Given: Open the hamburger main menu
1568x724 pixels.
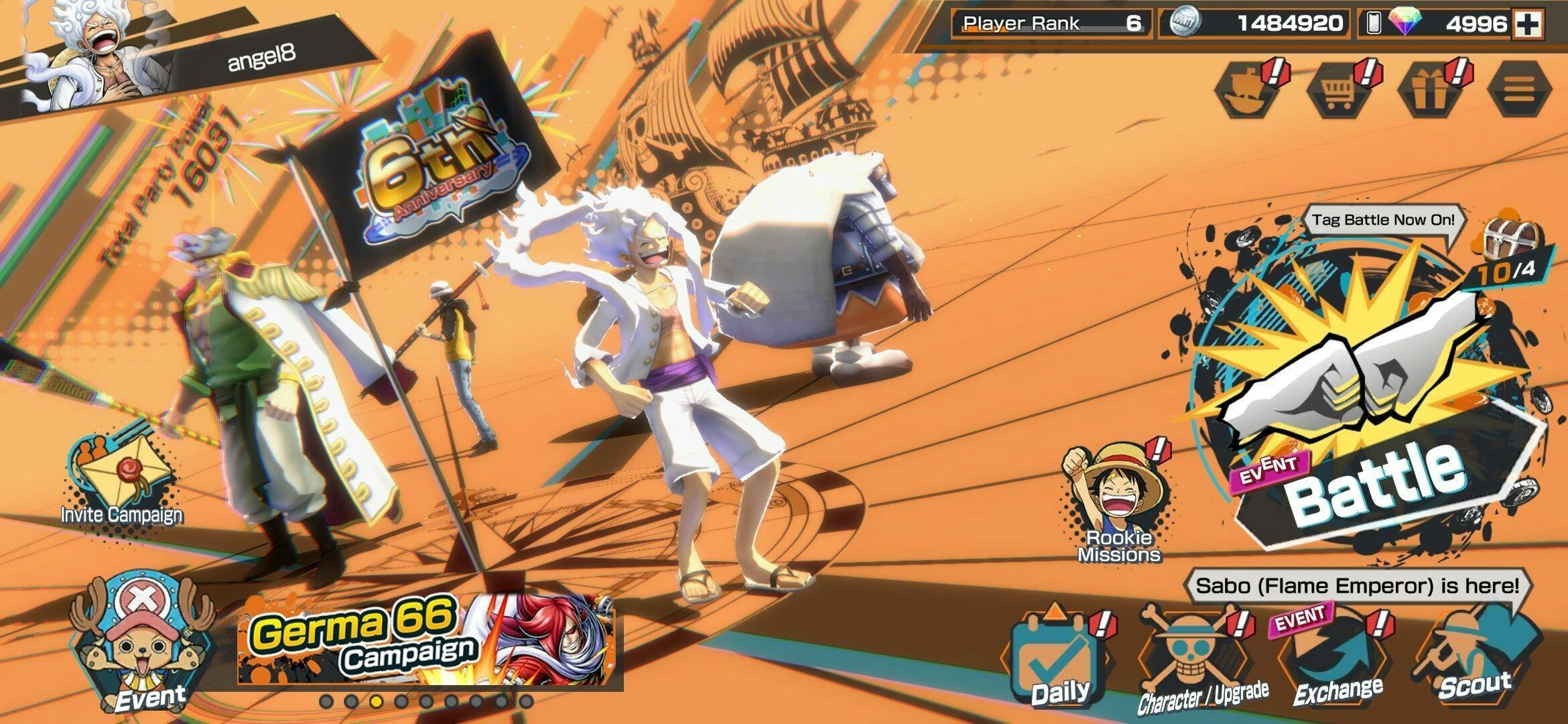Looking at the screenshot, I should 1518,90.
